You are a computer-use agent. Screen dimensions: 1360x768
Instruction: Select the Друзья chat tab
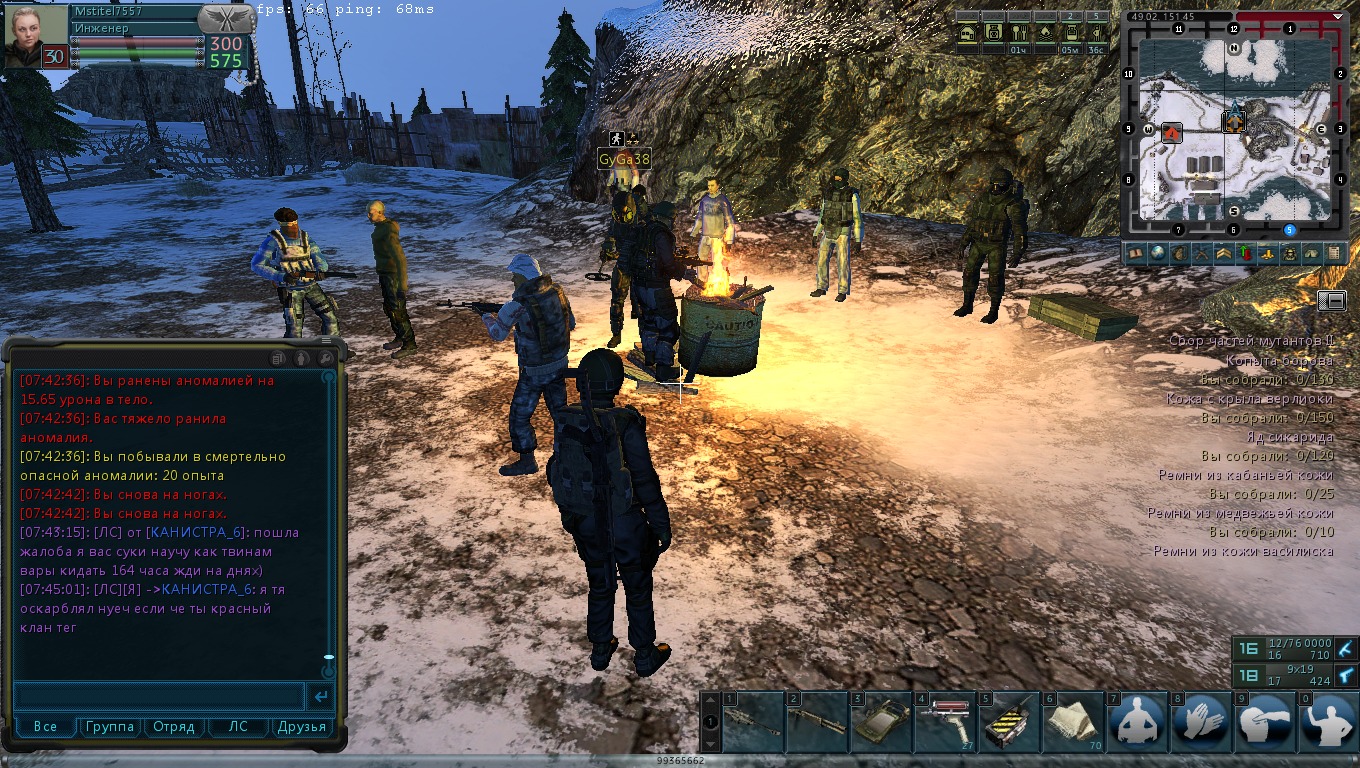tap(302, 727)
